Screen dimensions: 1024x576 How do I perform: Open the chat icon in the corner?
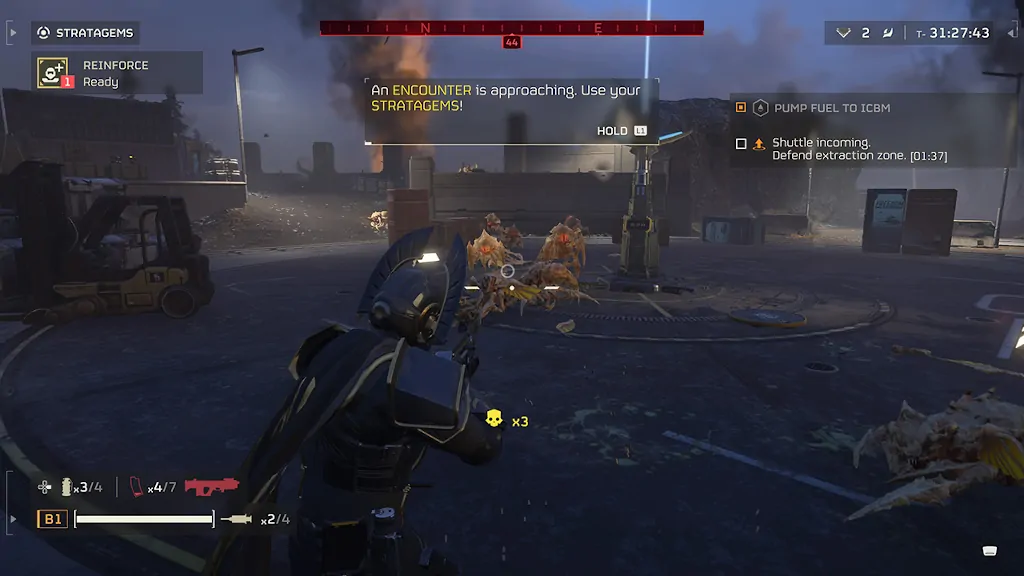coord(989,549)
